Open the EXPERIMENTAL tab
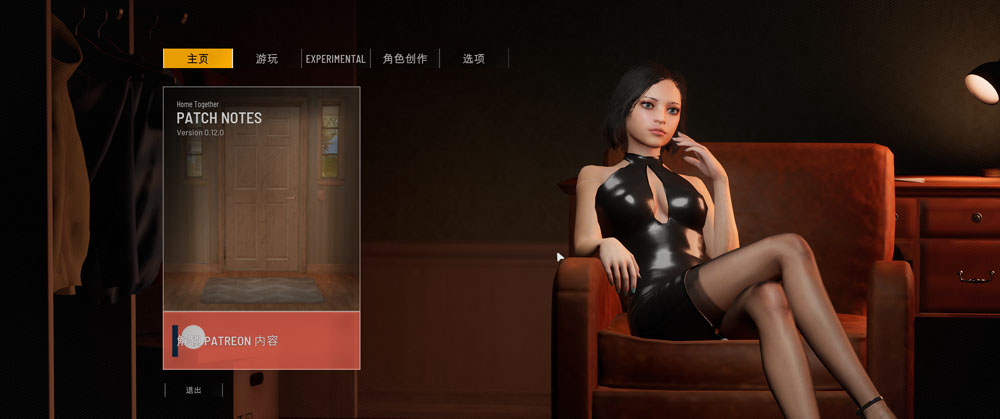This screenshot has height=419, width=1000. [x=335, y=59]
